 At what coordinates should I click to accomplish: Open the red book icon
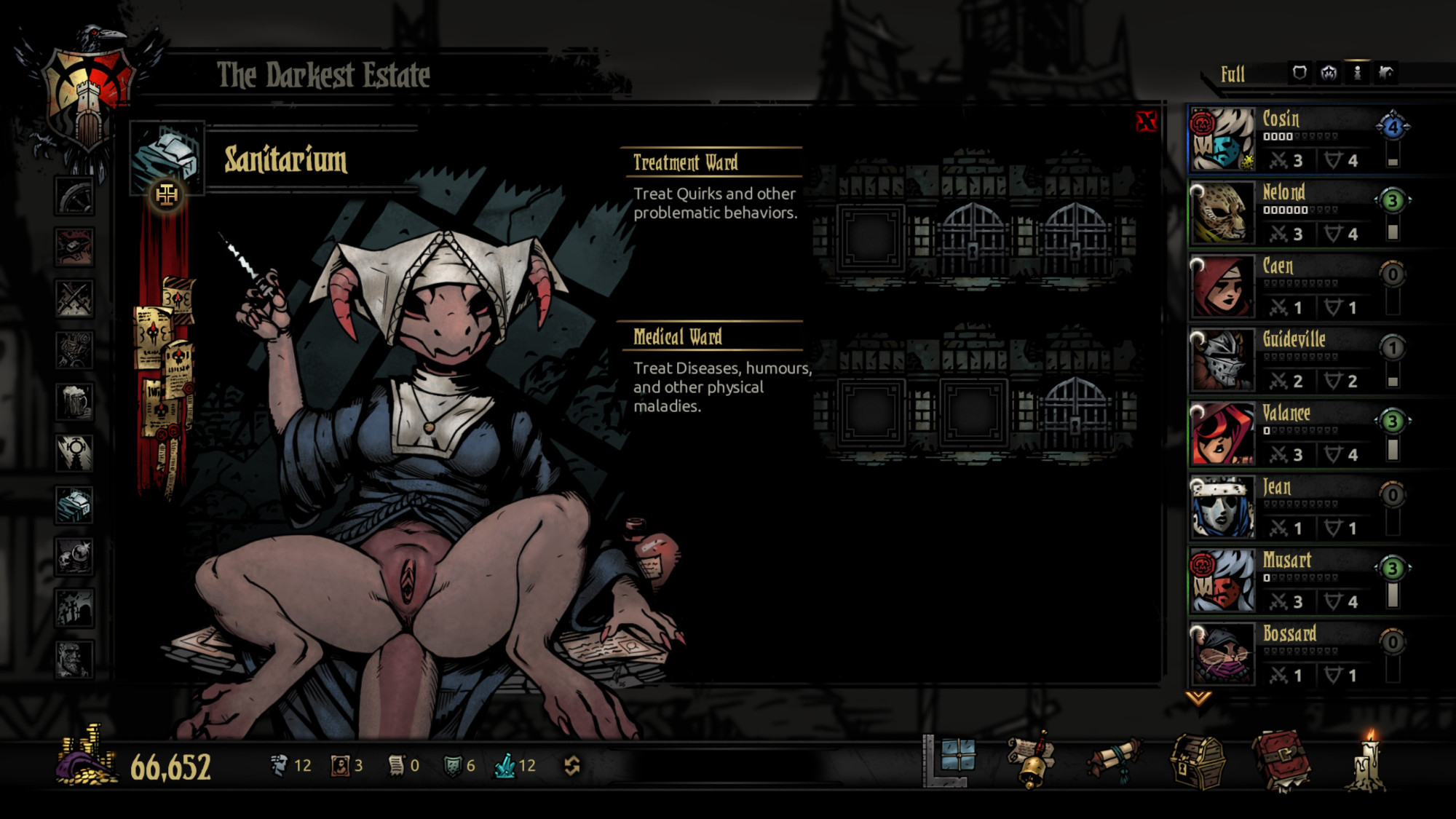coord(1281,762)
